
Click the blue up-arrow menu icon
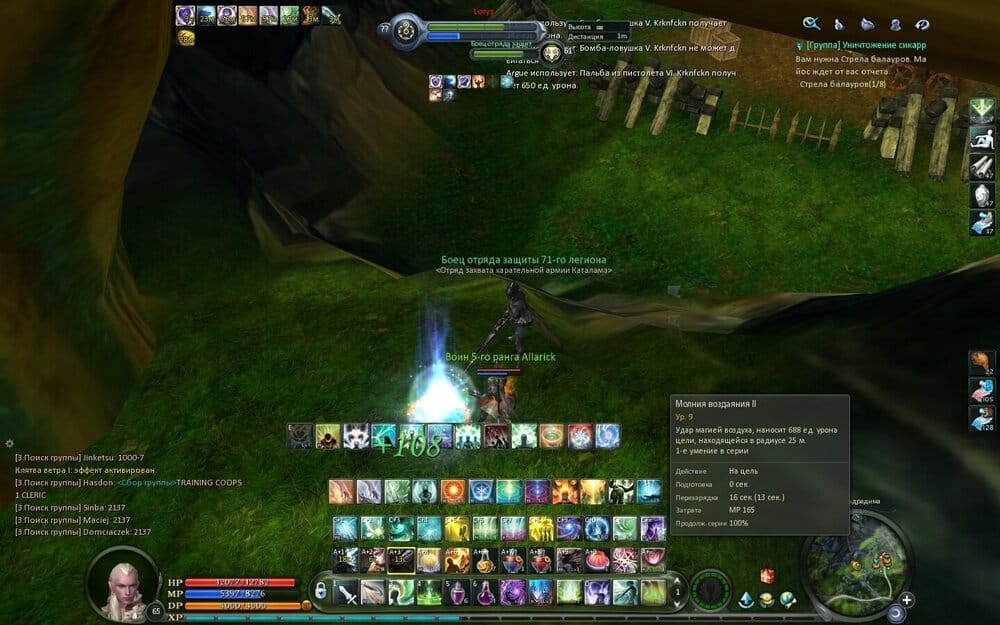(746, 600)
